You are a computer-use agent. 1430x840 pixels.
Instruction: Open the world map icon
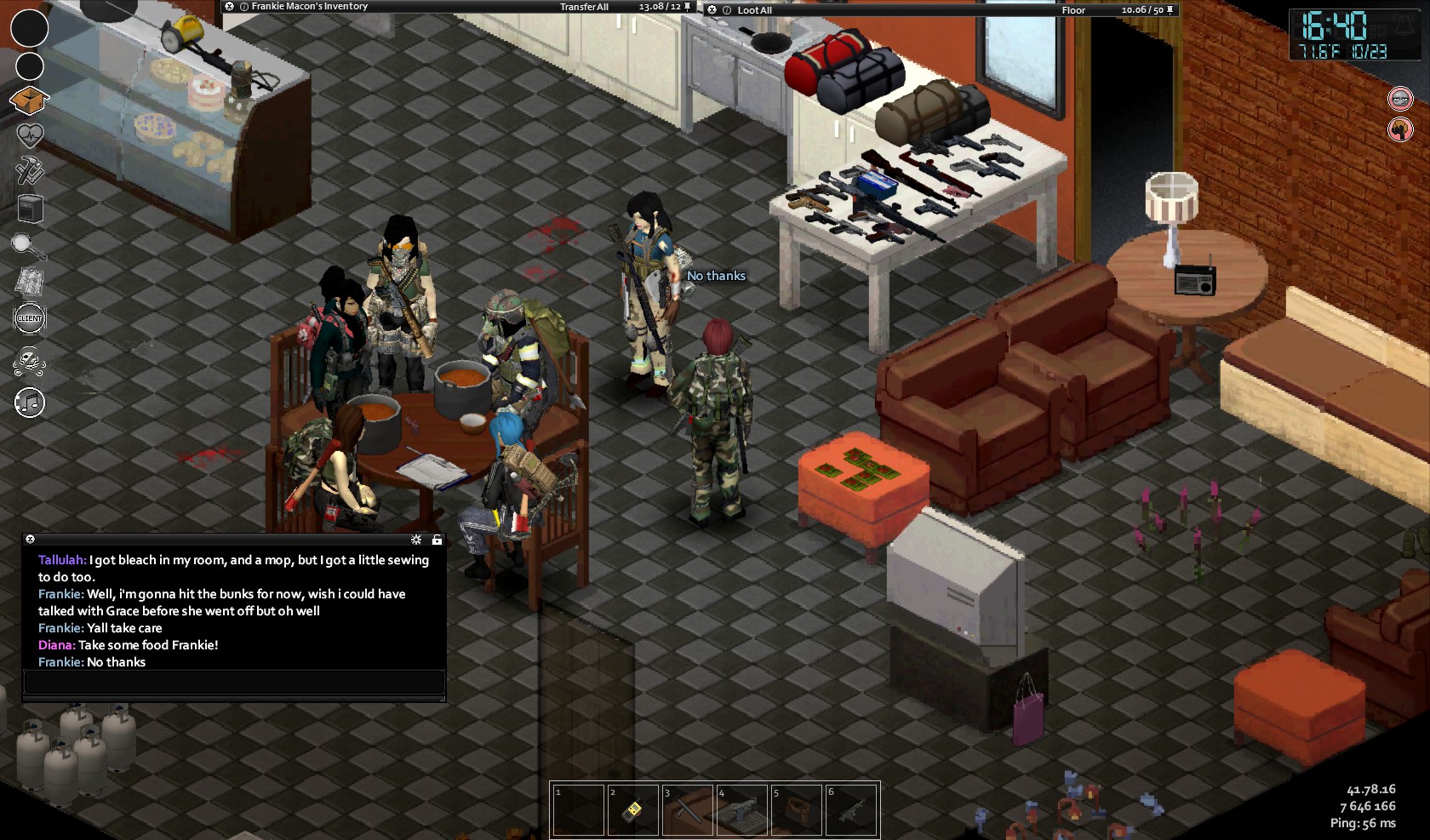click(x=30, y=281)
